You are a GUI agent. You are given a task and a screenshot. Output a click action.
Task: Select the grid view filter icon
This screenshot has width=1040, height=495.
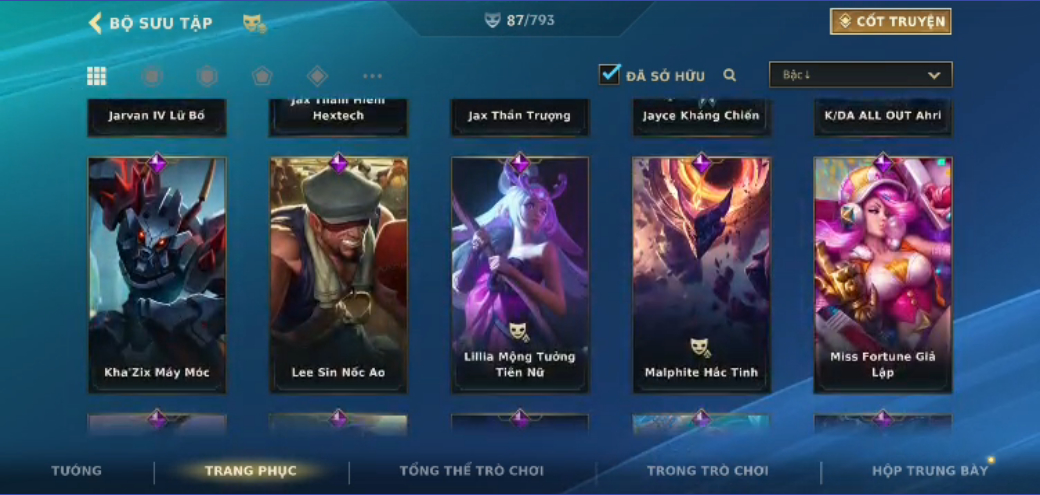click(97, 76)
